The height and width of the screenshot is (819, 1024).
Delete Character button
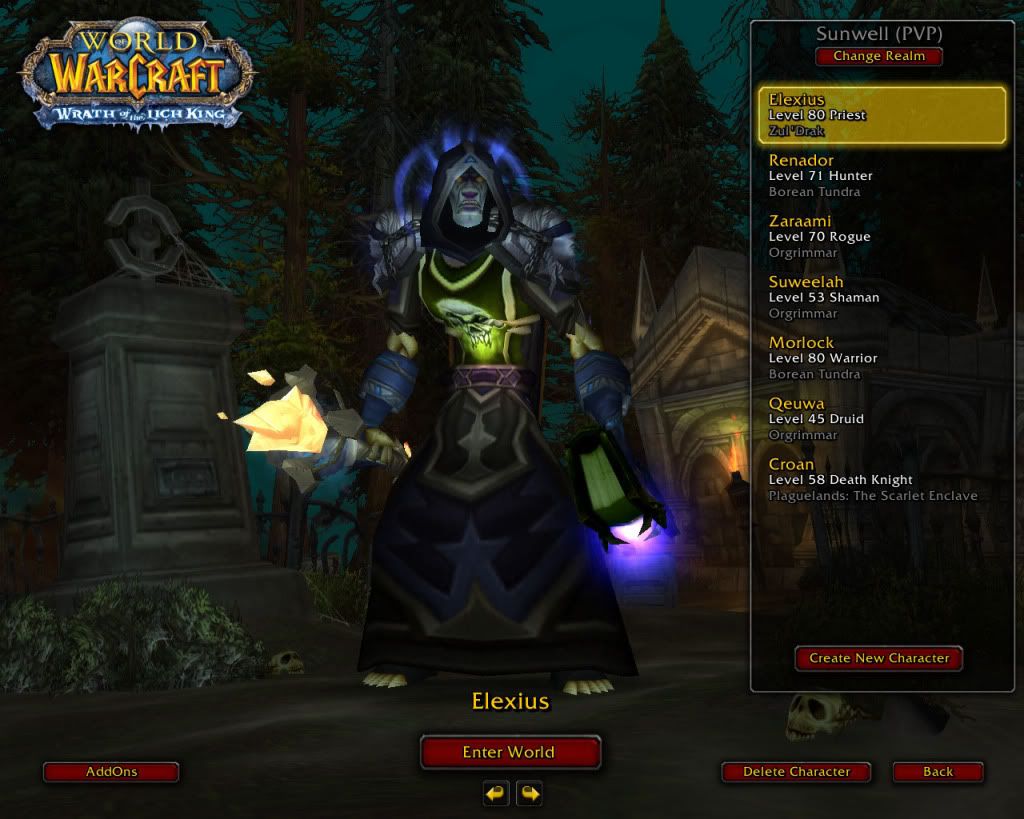(796, 772)
